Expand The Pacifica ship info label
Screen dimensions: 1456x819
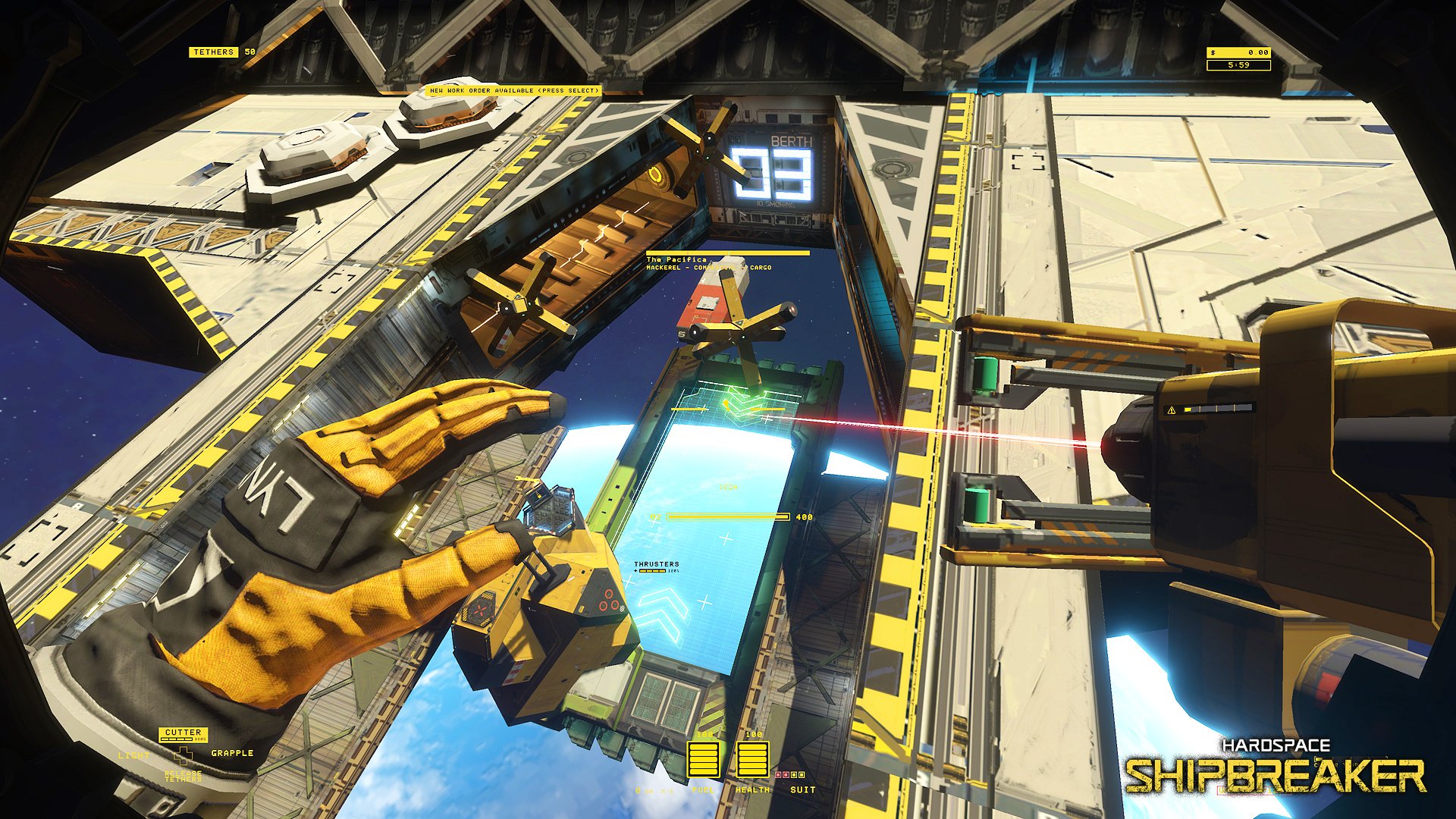point(679,258)
